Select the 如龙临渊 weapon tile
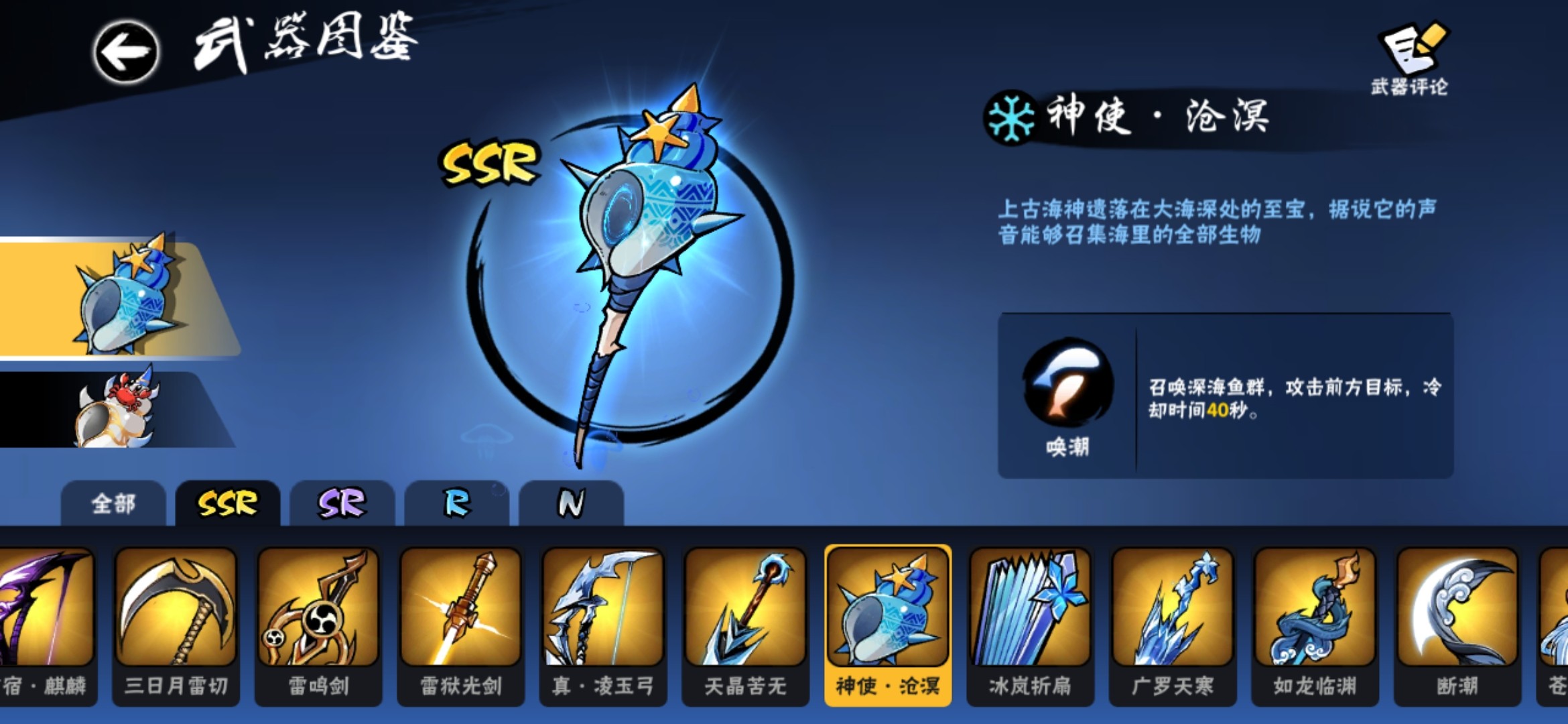 pos(1315,625)
